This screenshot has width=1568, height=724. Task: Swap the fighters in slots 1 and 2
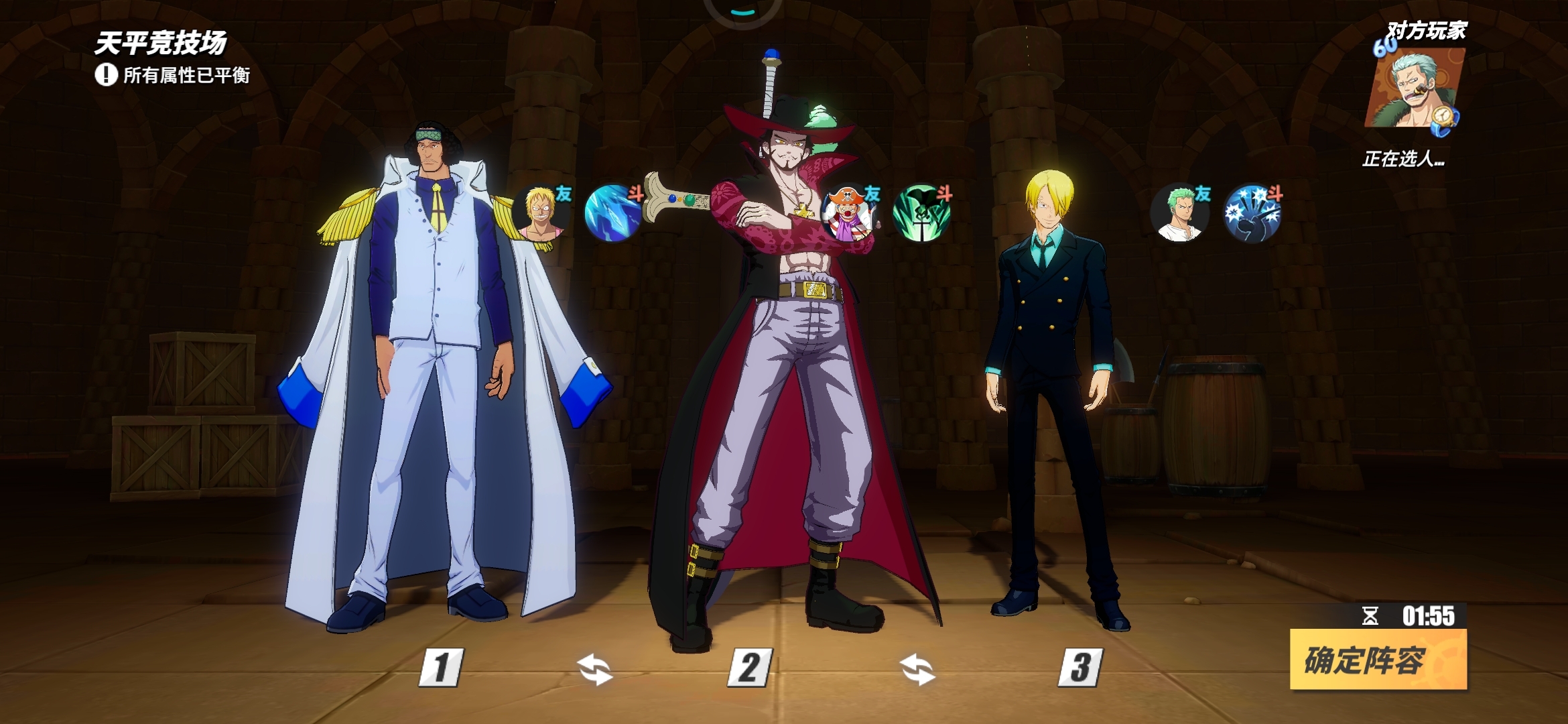(x=594, y=670)
